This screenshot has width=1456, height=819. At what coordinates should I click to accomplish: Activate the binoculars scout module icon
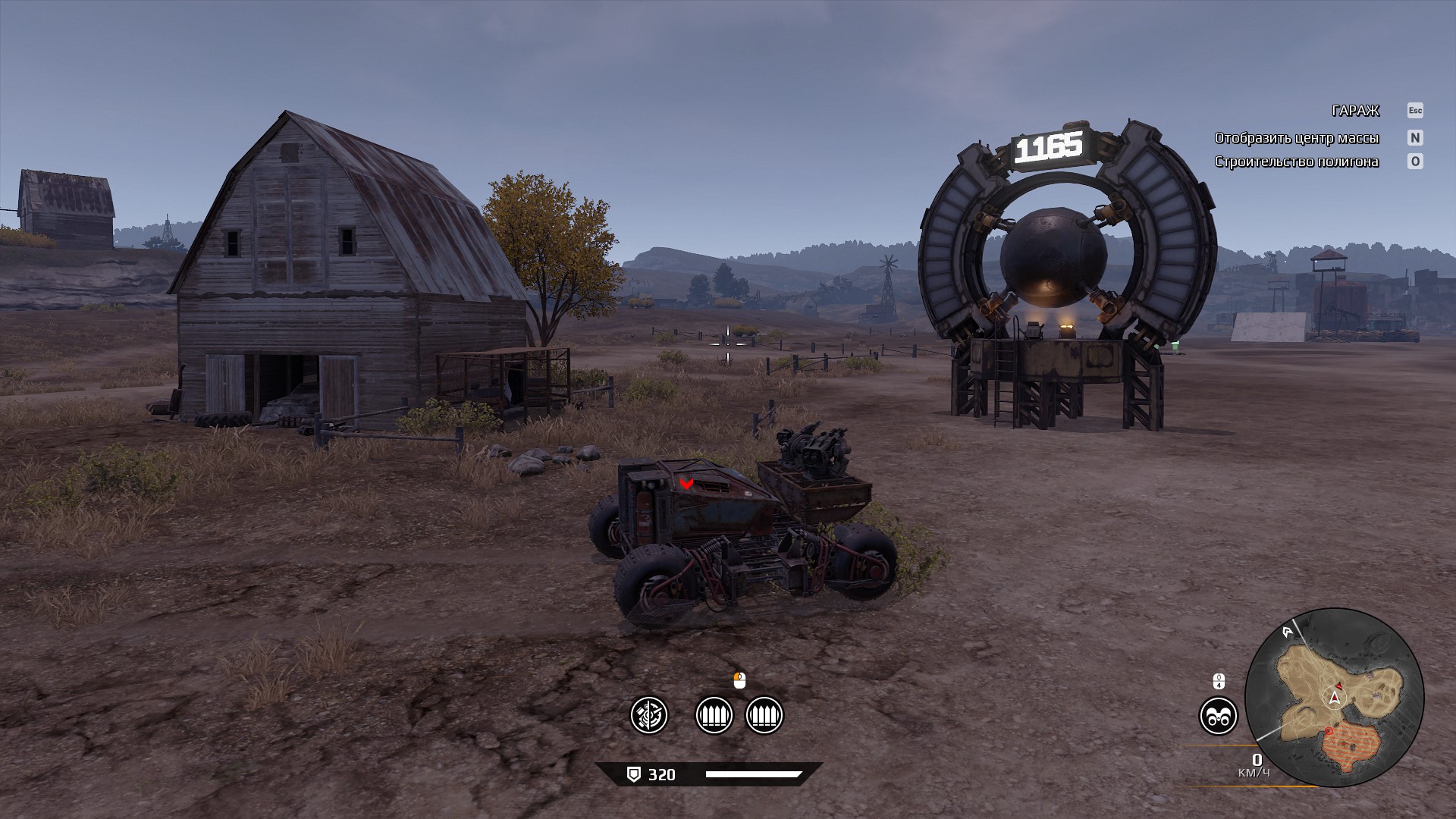(1218, 716)
